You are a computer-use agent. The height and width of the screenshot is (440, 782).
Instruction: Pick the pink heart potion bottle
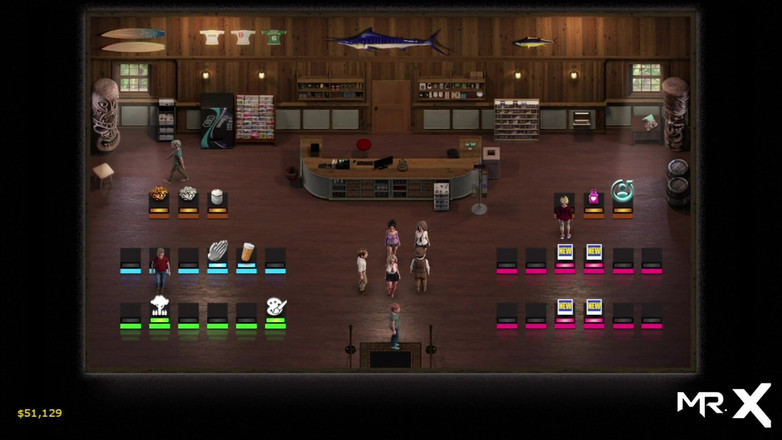(594, 194)
